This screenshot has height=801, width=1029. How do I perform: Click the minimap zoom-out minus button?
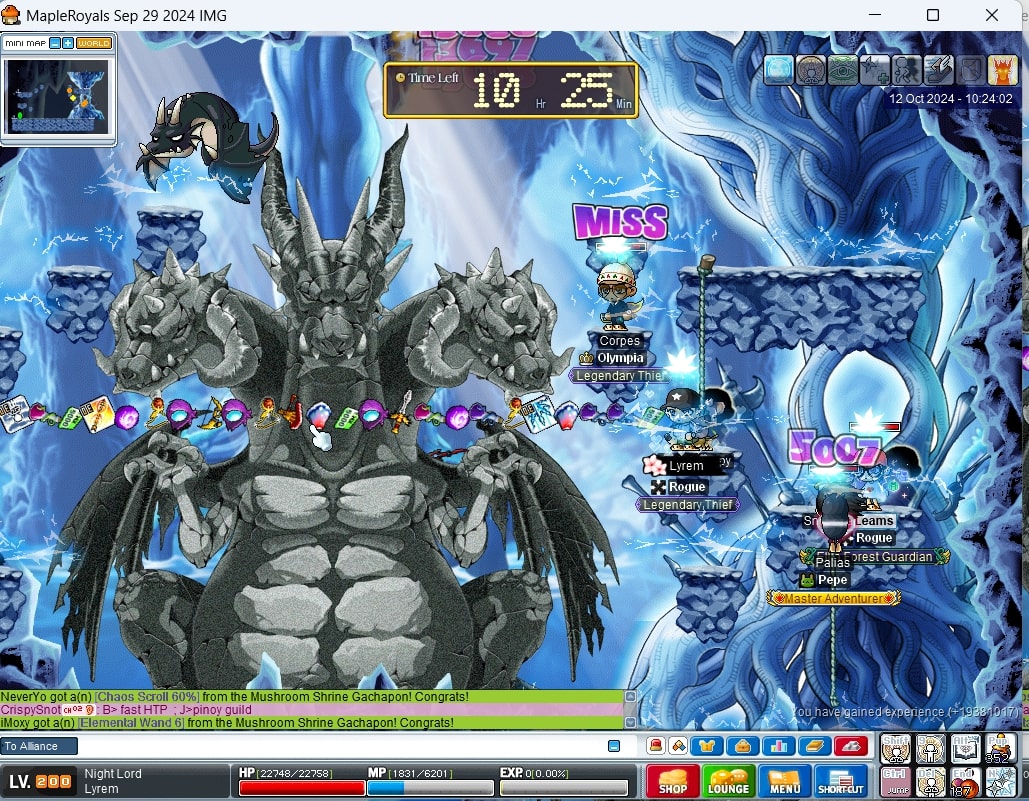55,43
